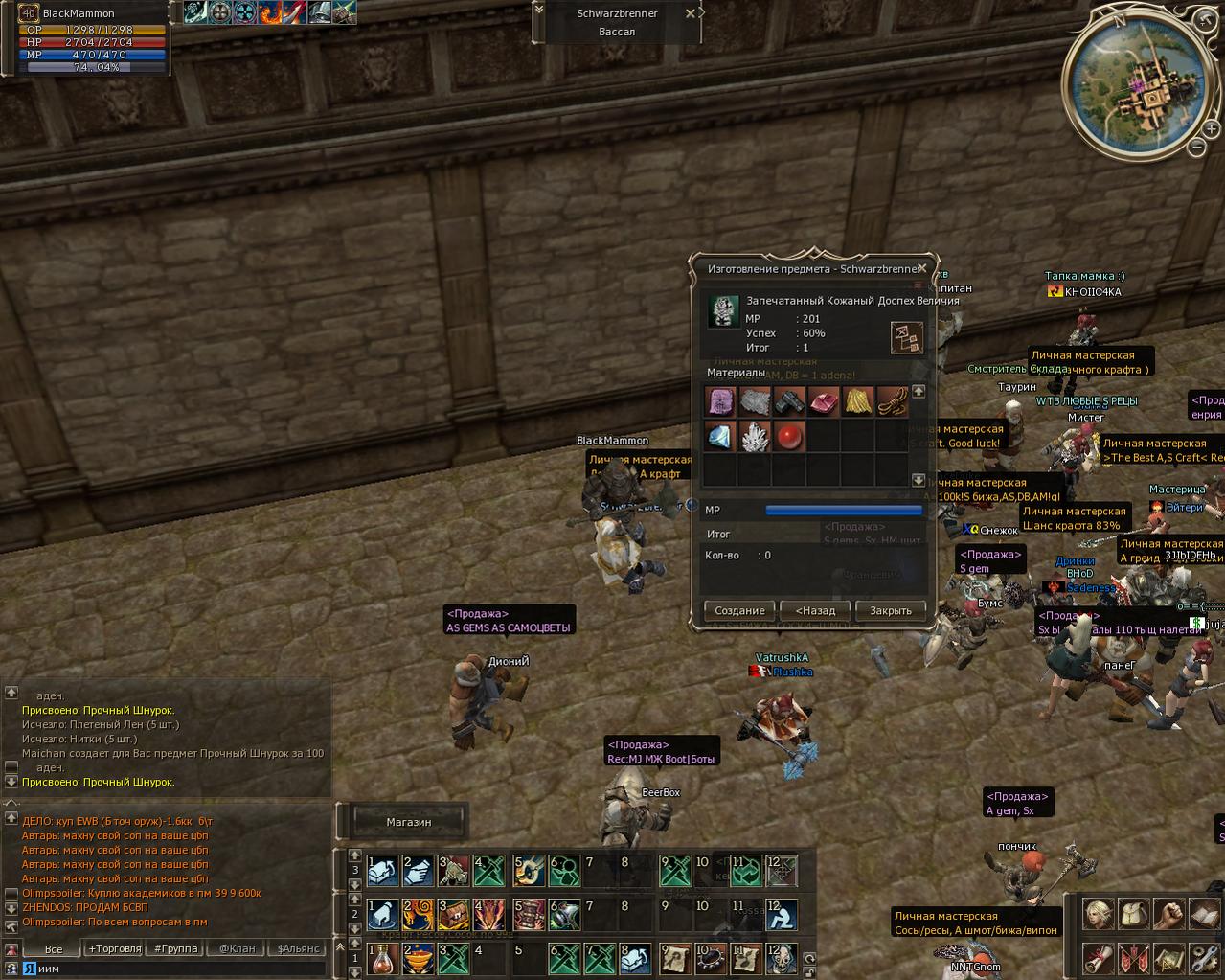Choose the blue gem material slot

(x=719, y=437)
